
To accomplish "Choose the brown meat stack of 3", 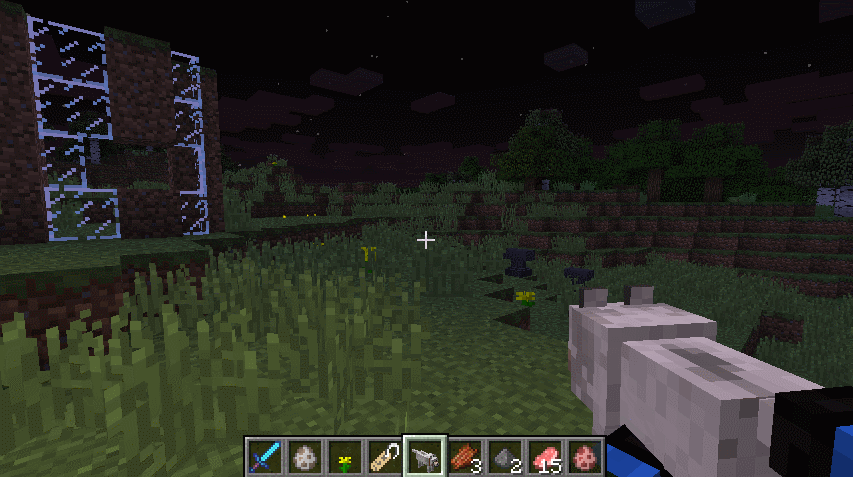I will [465, 457].
